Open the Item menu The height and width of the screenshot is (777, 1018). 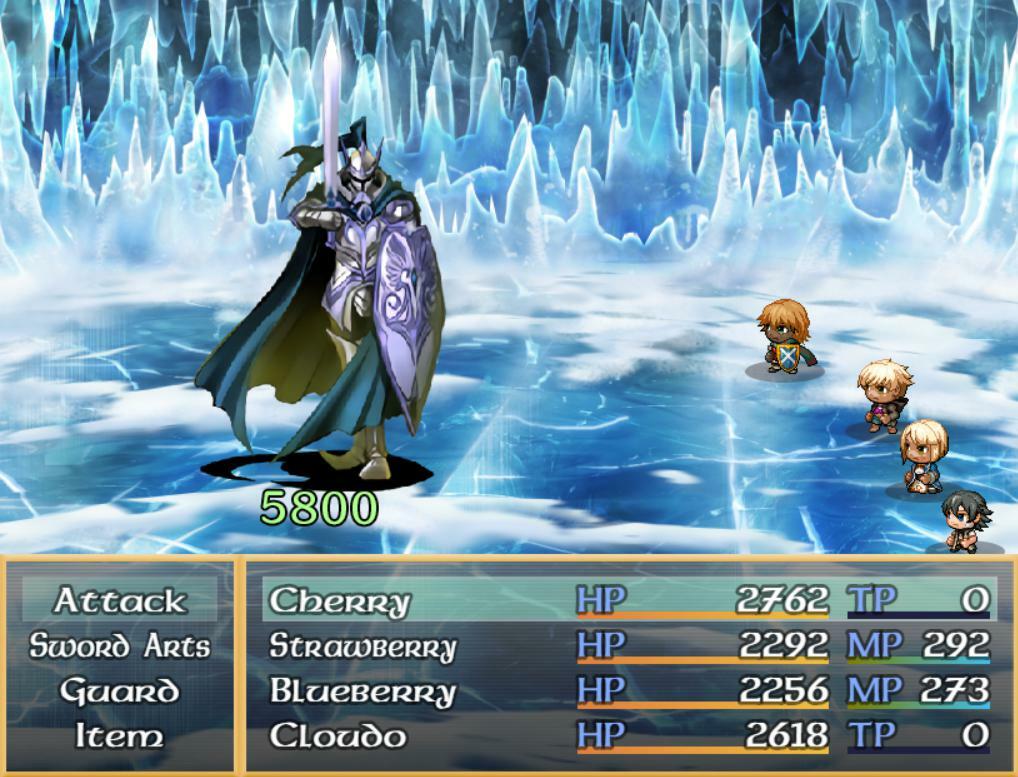tap(119, 737)
